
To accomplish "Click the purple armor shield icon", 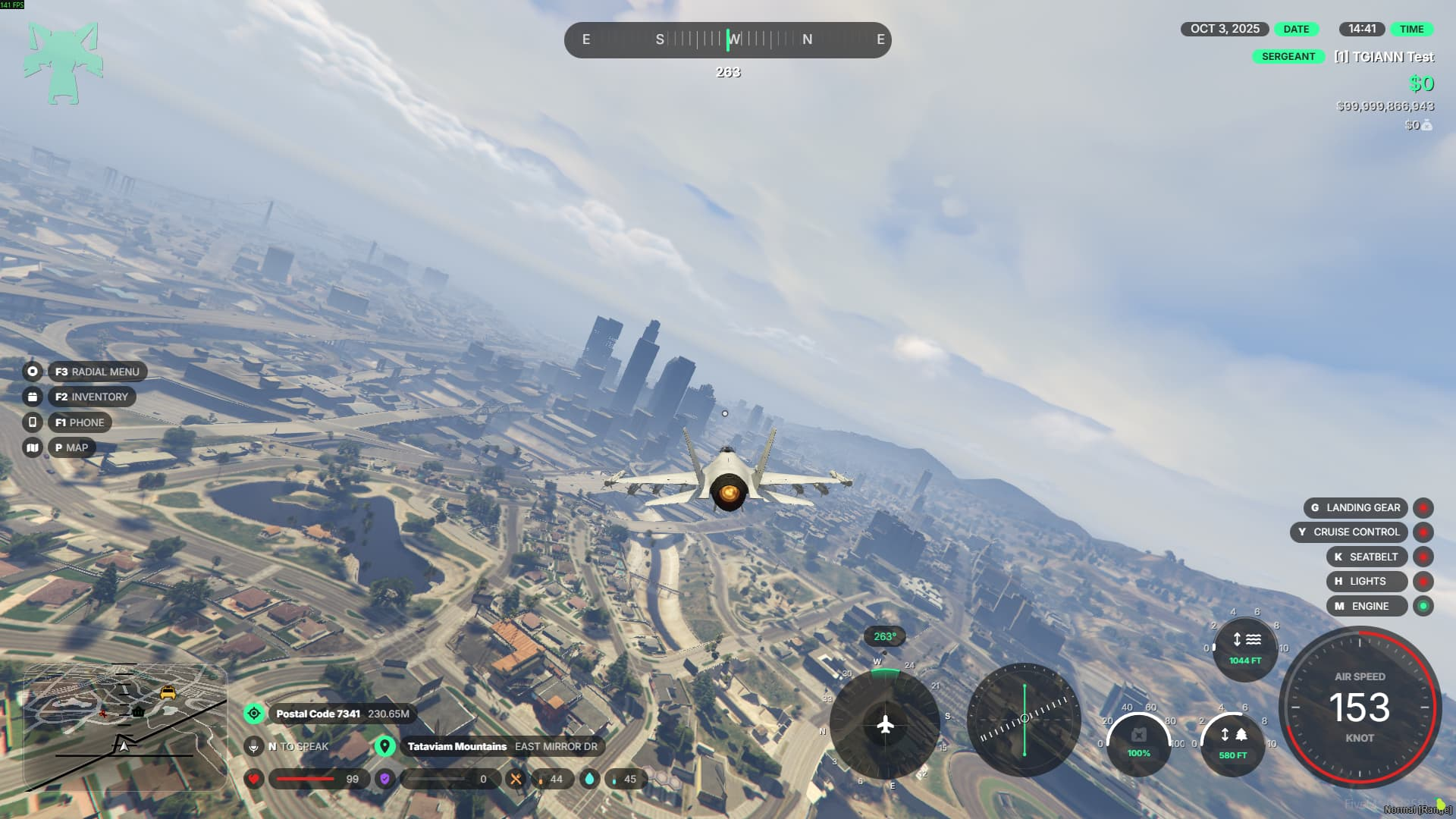I will pos(385,779).
